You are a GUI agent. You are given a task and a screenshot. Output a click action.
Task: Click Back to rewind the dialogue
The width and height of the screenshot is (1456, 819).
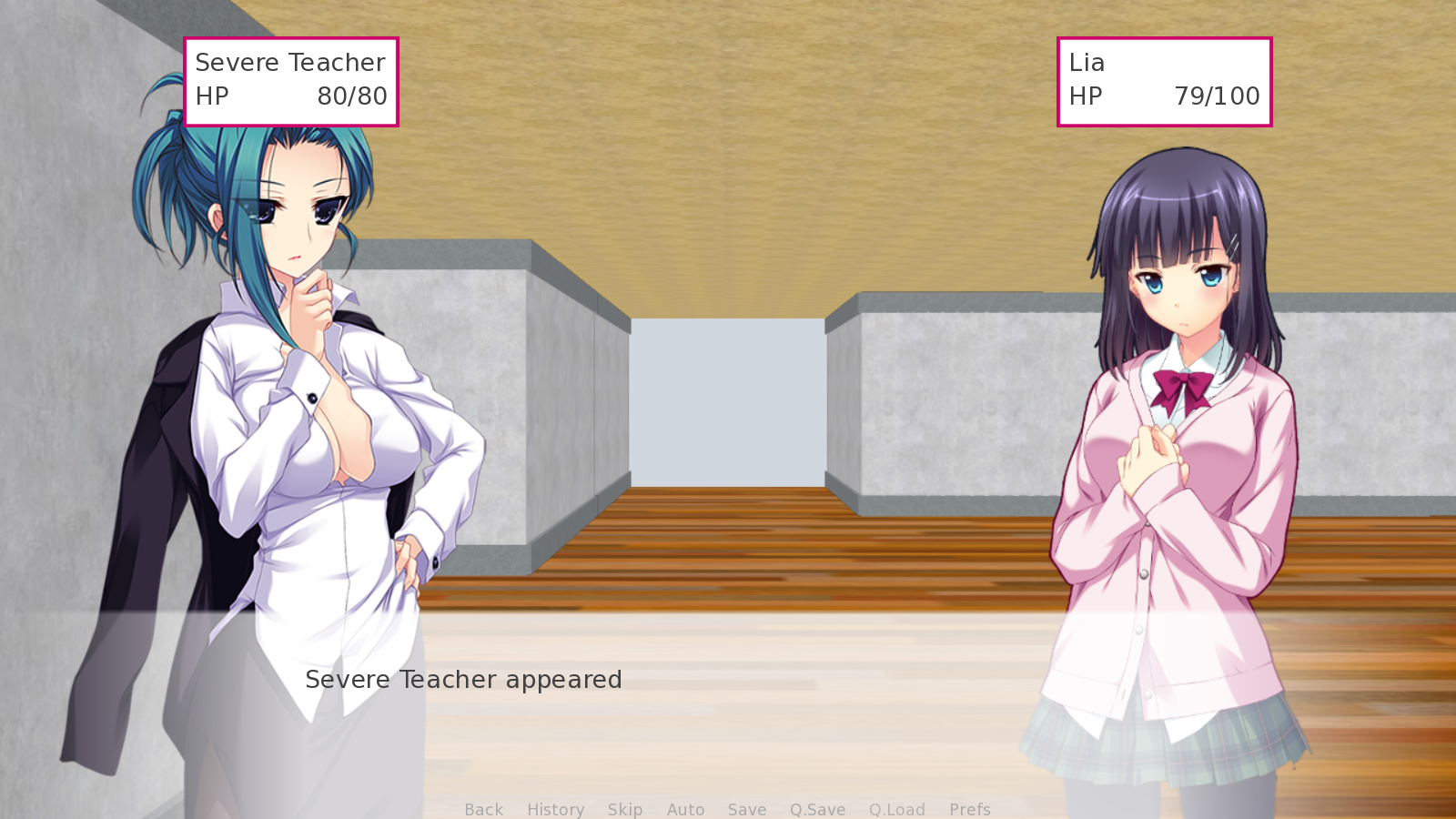[483, 809]
